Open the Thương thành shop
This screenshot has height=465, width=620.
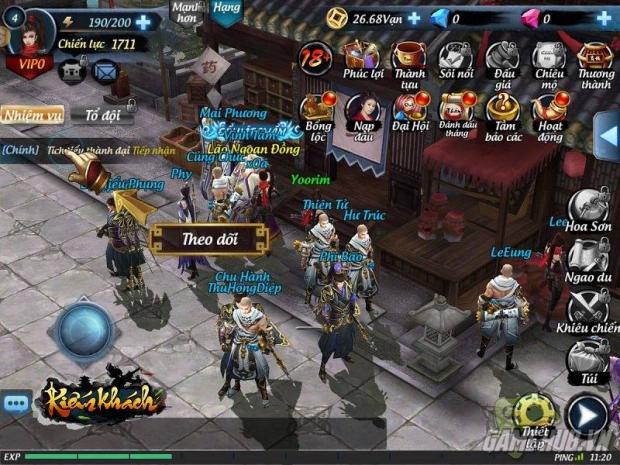pos(596,60)
